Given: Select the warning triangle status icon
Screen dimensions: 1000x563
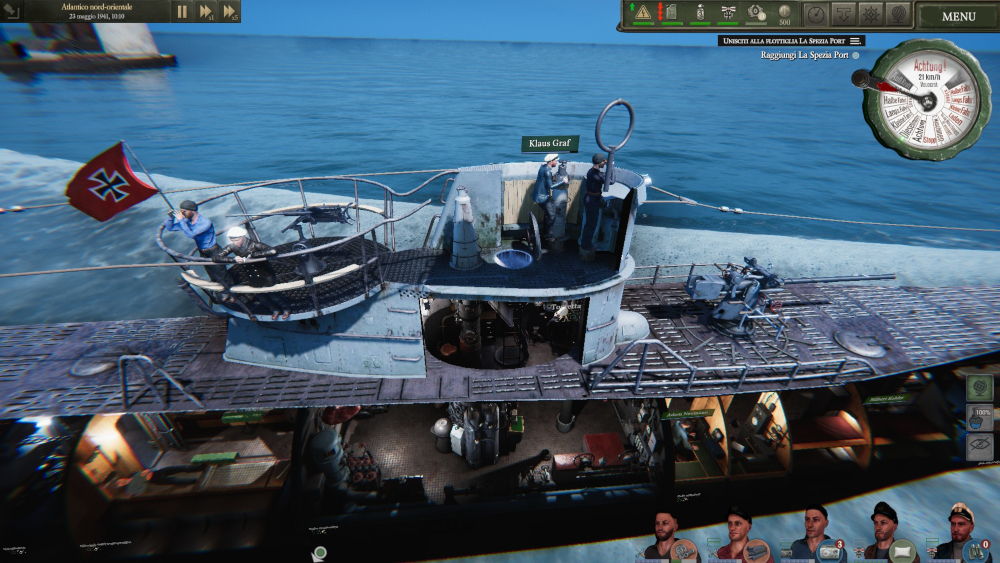Looking at the screenshot, I should pyautogui.click(x=643, y=13).
